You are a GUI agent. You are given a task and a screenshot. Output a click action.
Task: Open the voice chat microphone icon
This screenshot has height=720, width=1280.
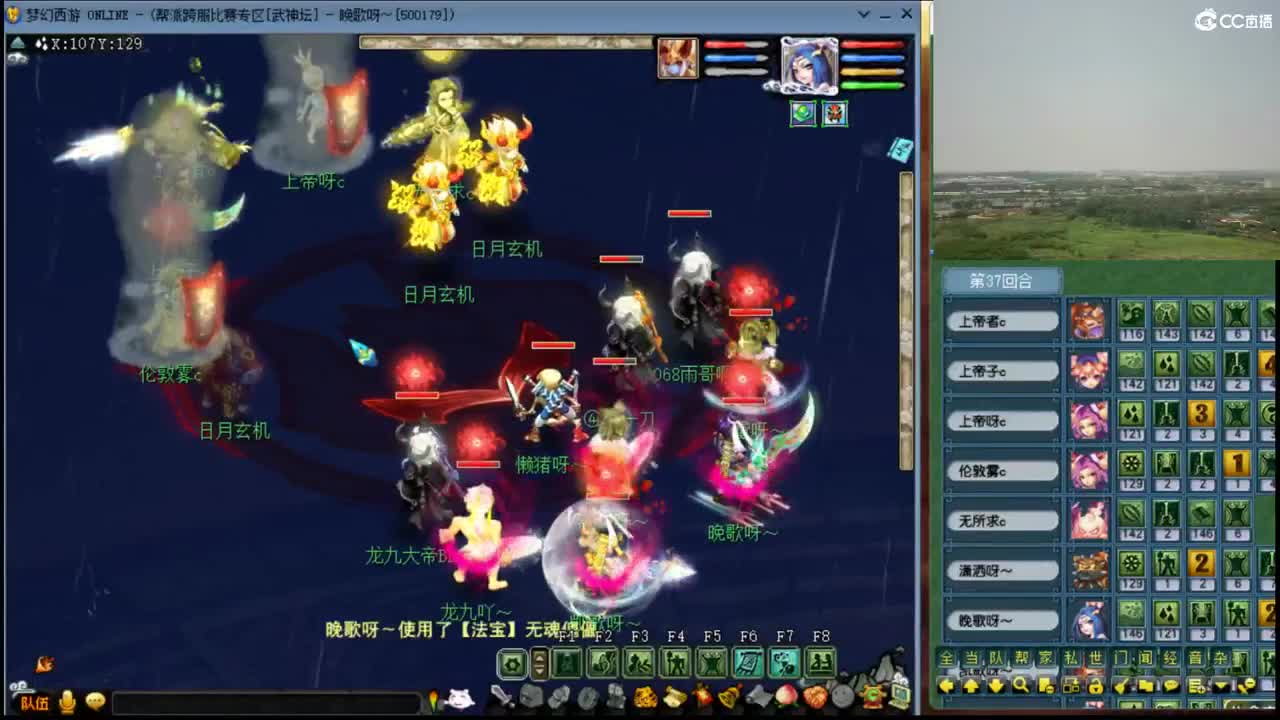coord(65,700)
